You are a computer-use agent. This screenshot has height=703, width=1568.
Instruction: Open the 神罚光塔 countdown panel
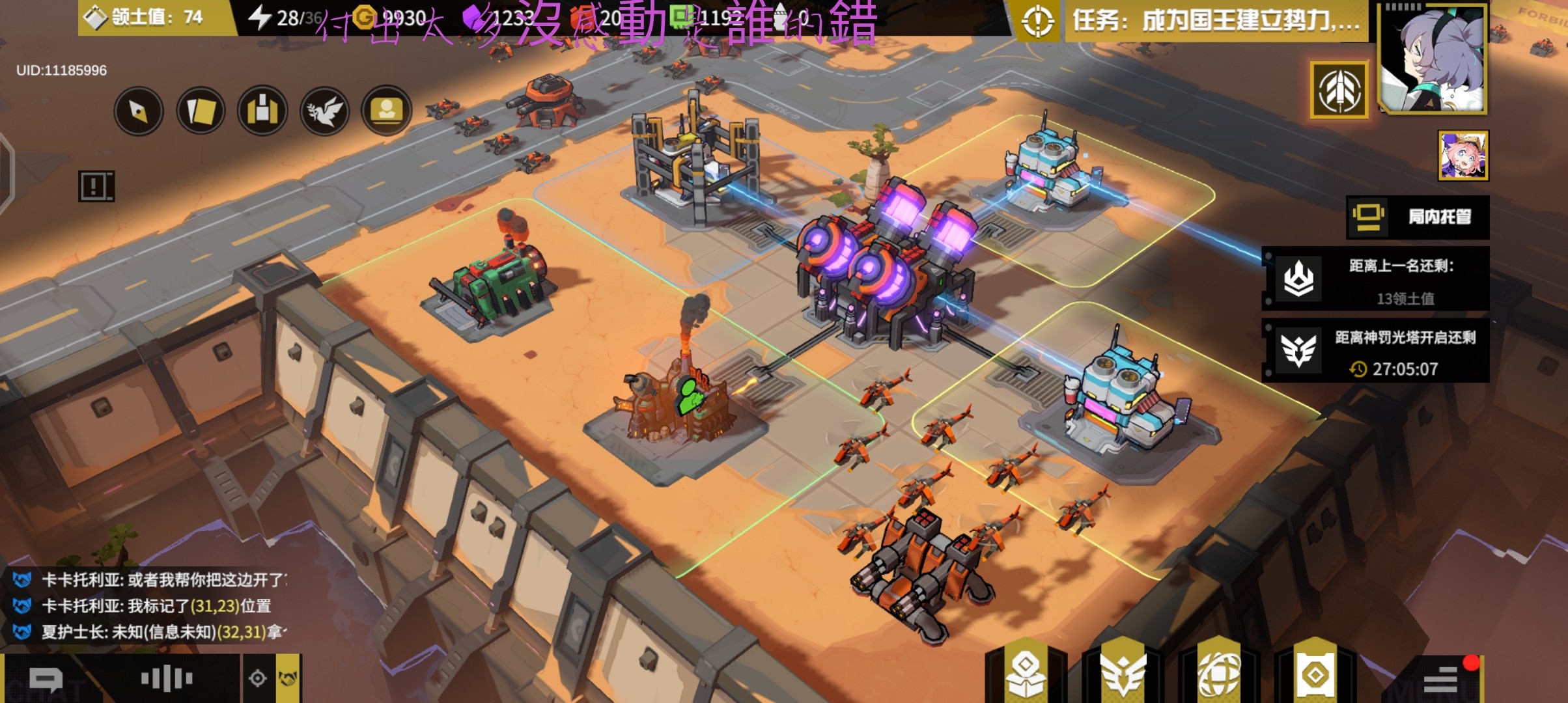1376,351
